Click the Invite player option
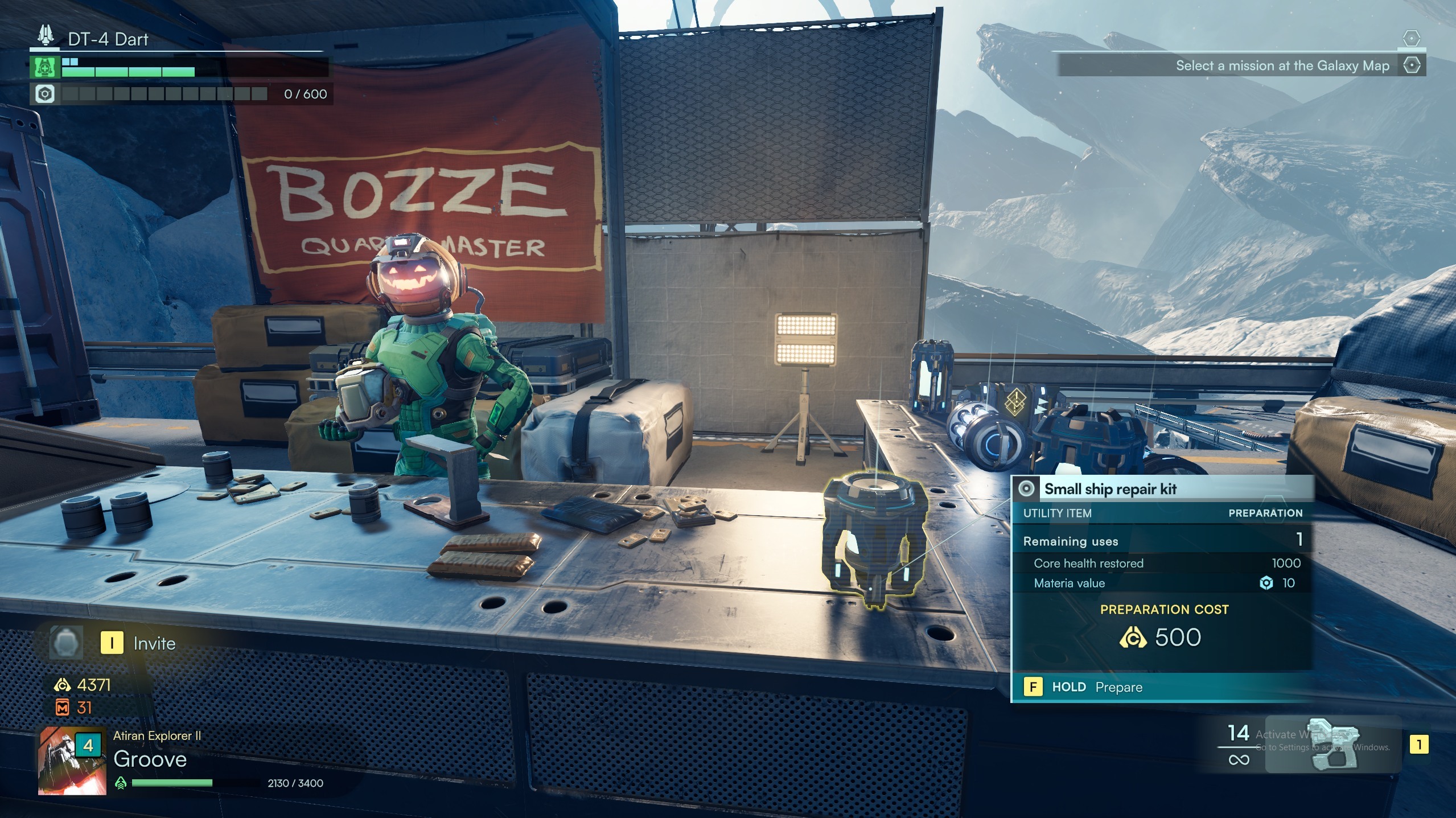 (141, 643)
